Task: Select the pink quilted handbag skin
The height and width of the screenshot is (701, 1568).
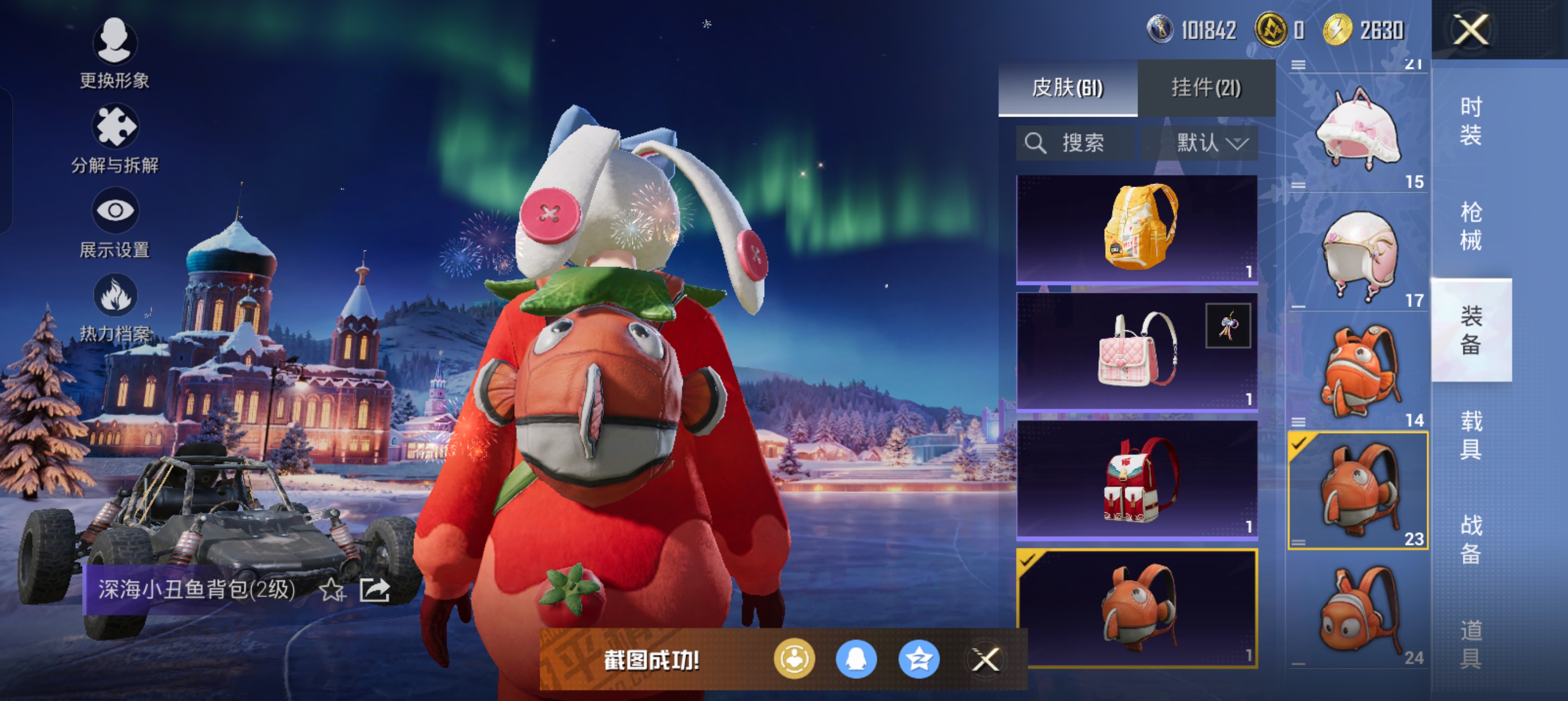Action: 1136,351
